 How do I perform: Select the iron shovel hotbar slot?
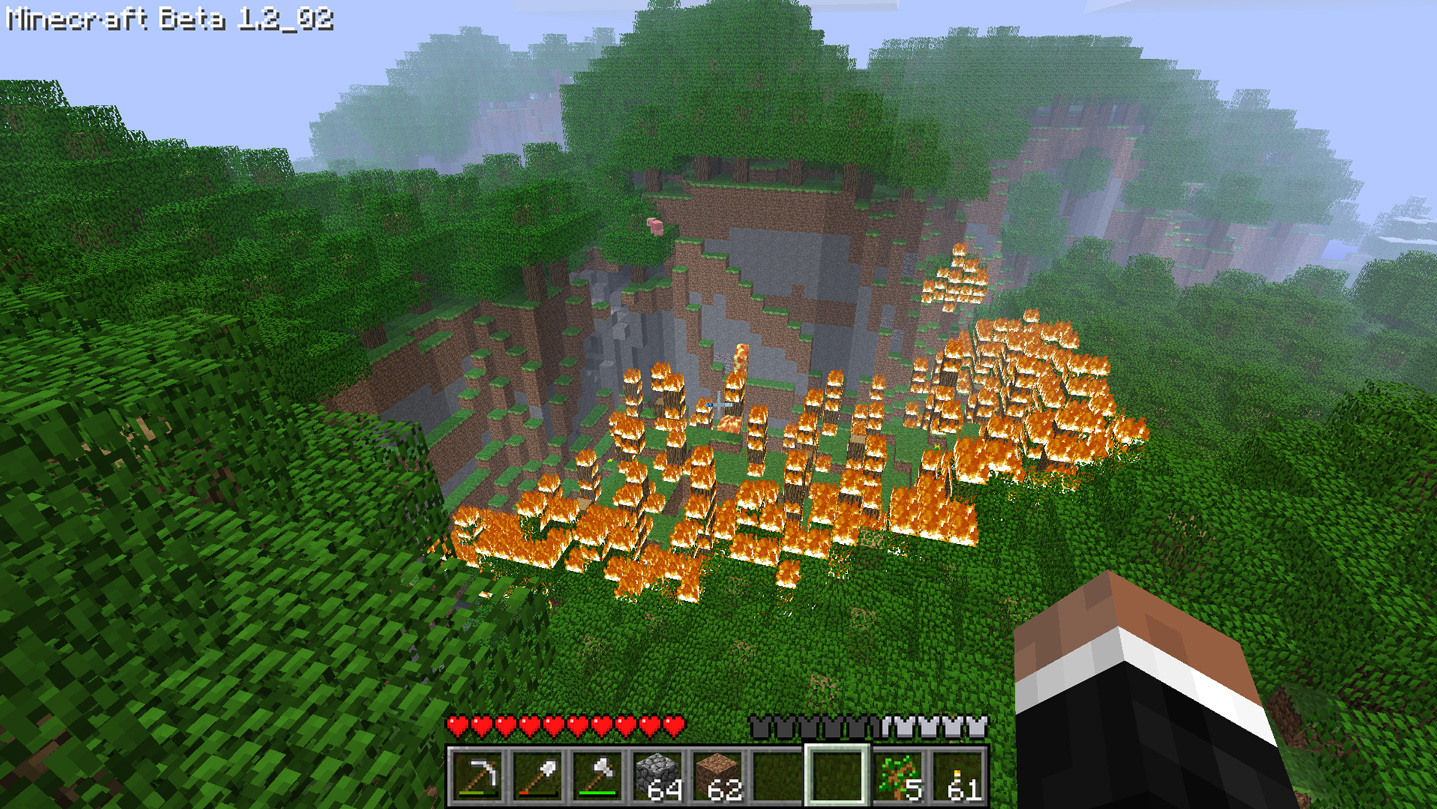point(537,776)
